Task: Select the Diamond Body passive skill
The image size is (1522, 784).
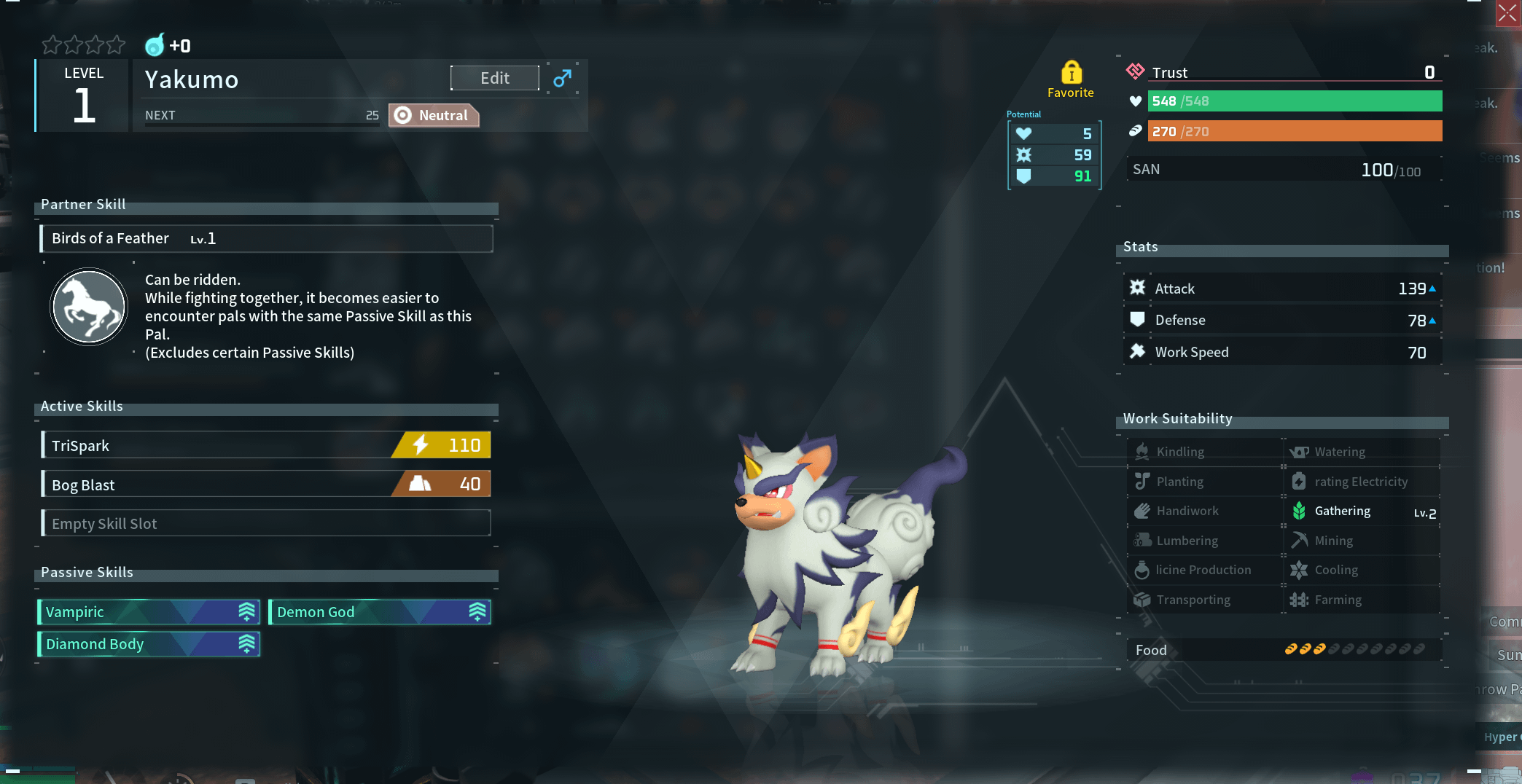Action: click(149, 644)
